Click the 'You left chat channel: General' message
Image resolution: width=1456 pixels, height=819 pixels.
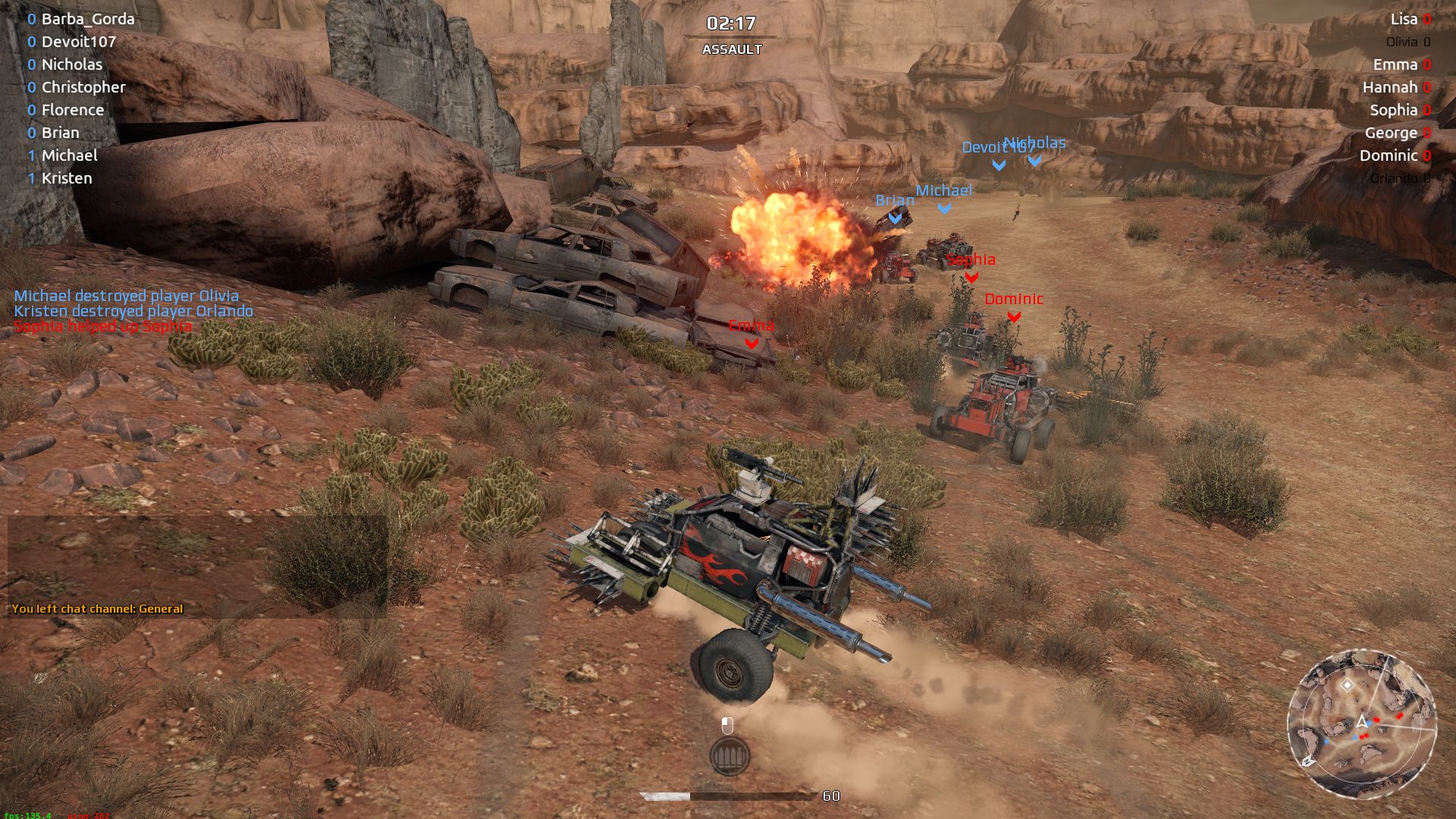(99, 608)
